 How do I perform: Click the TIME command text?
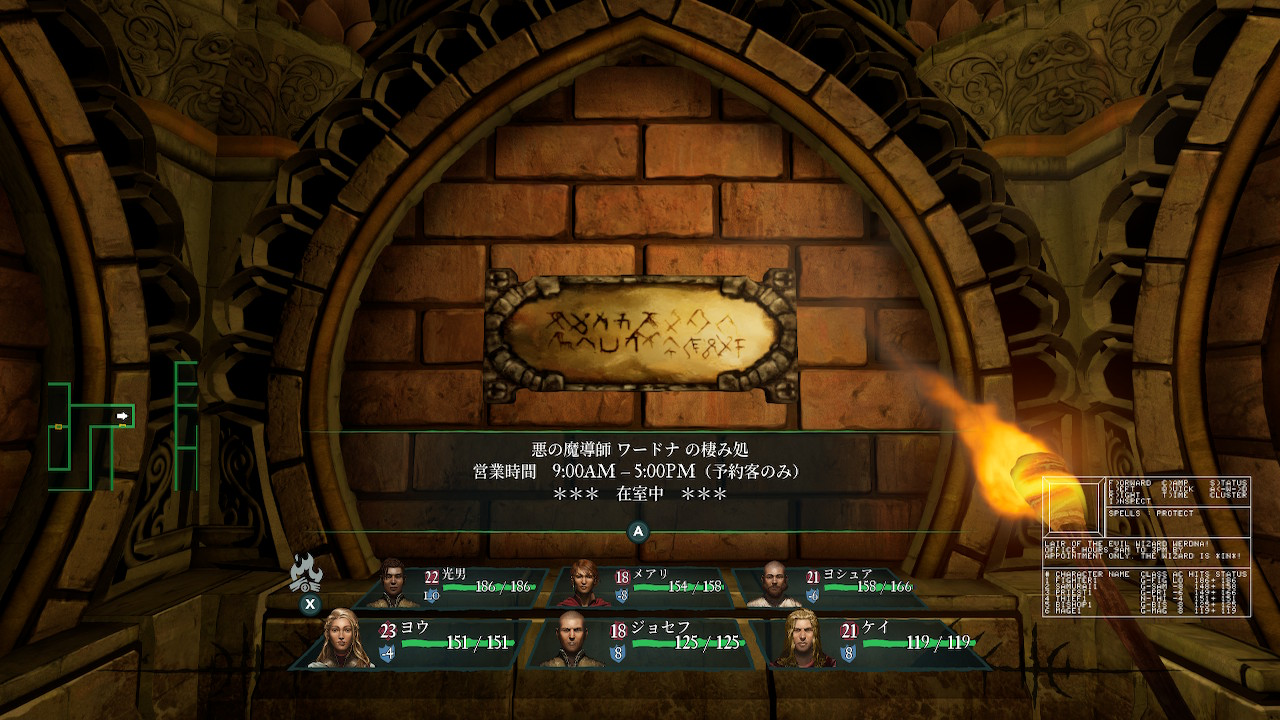(x=1176, y=496)
